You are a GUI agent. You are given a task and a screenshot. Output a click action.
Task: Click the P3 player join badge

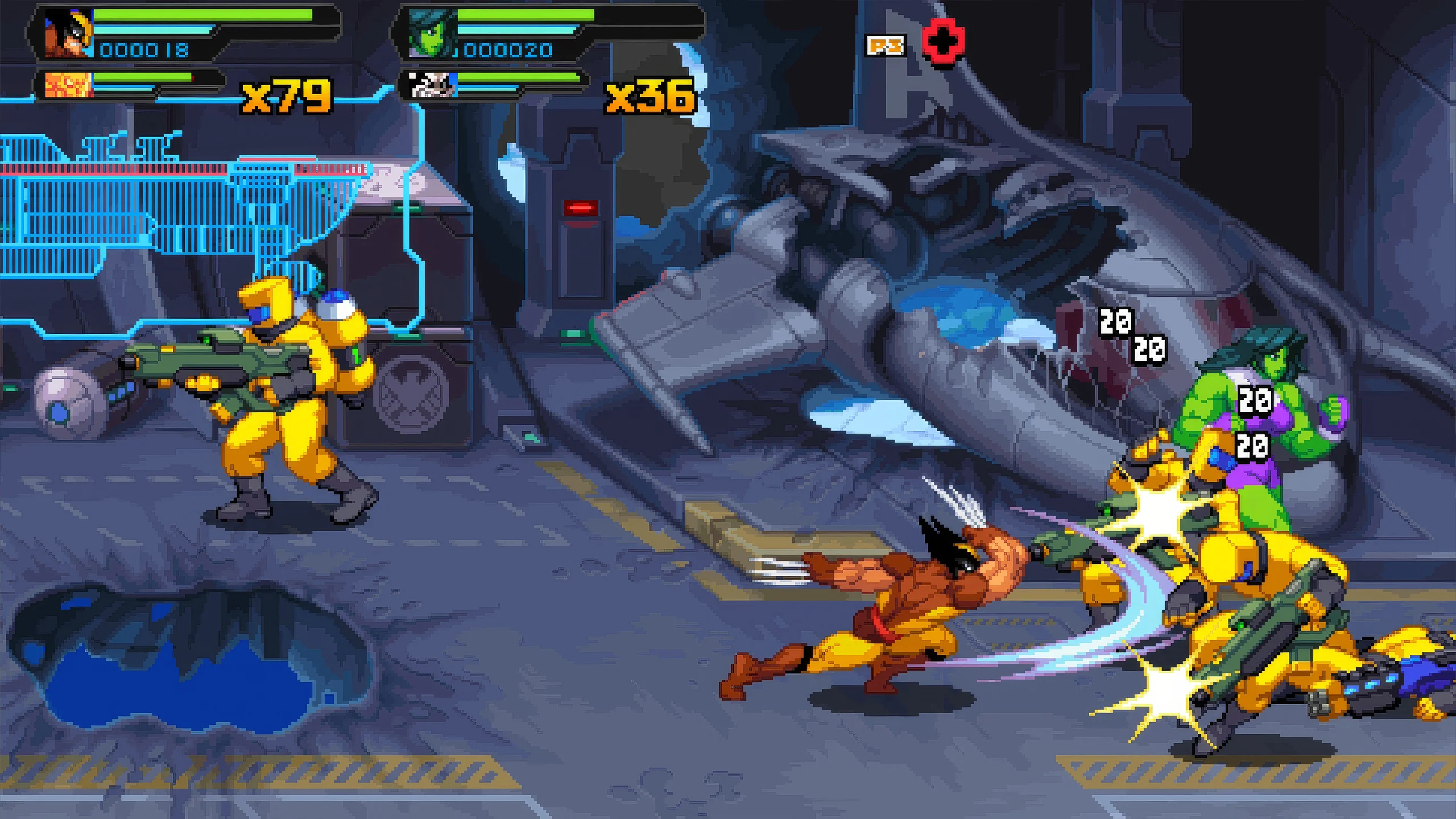click(x=886, y=45)
